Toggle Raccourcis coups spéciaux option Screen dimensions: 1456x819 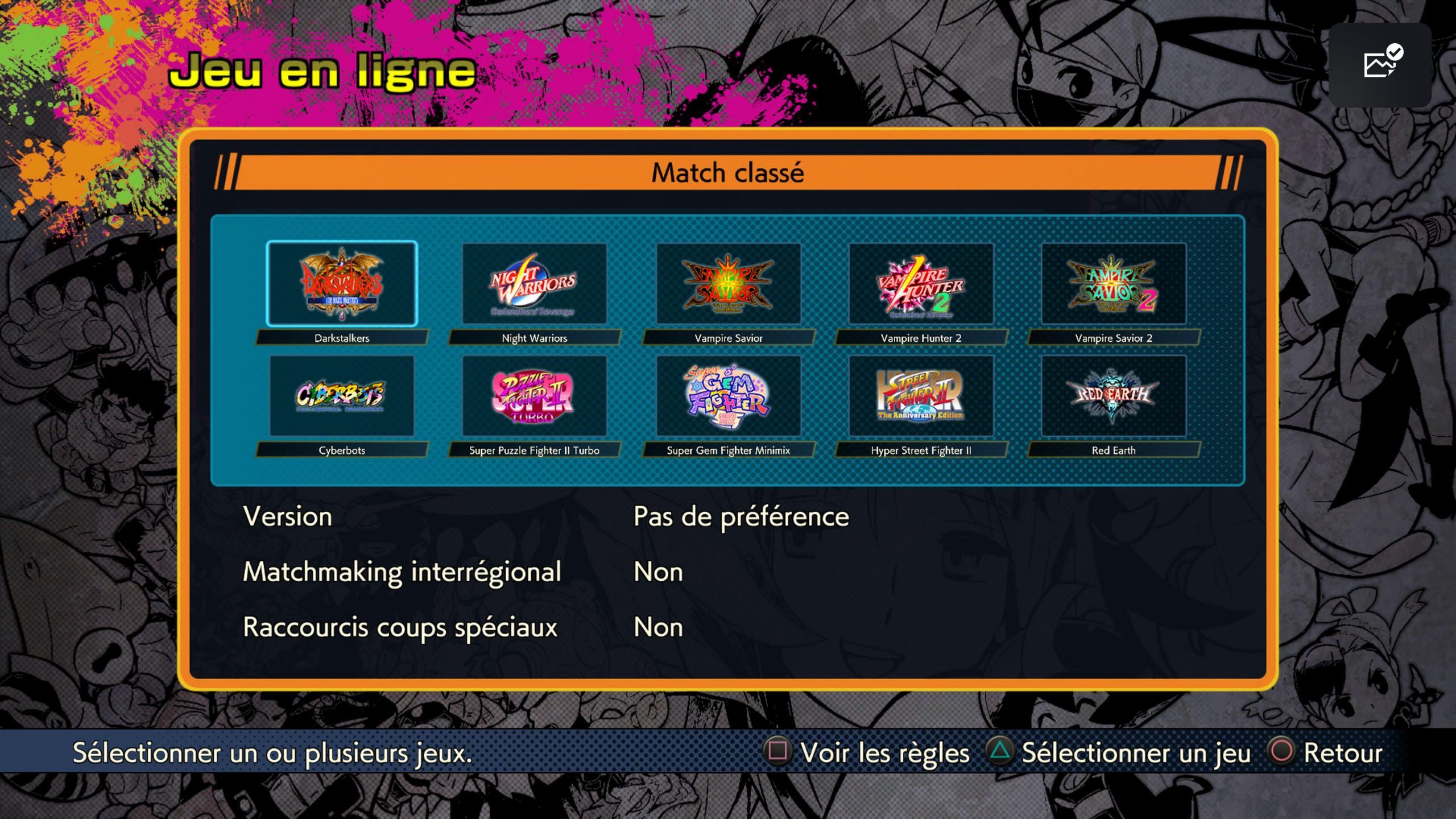click(x=658, y=627)
